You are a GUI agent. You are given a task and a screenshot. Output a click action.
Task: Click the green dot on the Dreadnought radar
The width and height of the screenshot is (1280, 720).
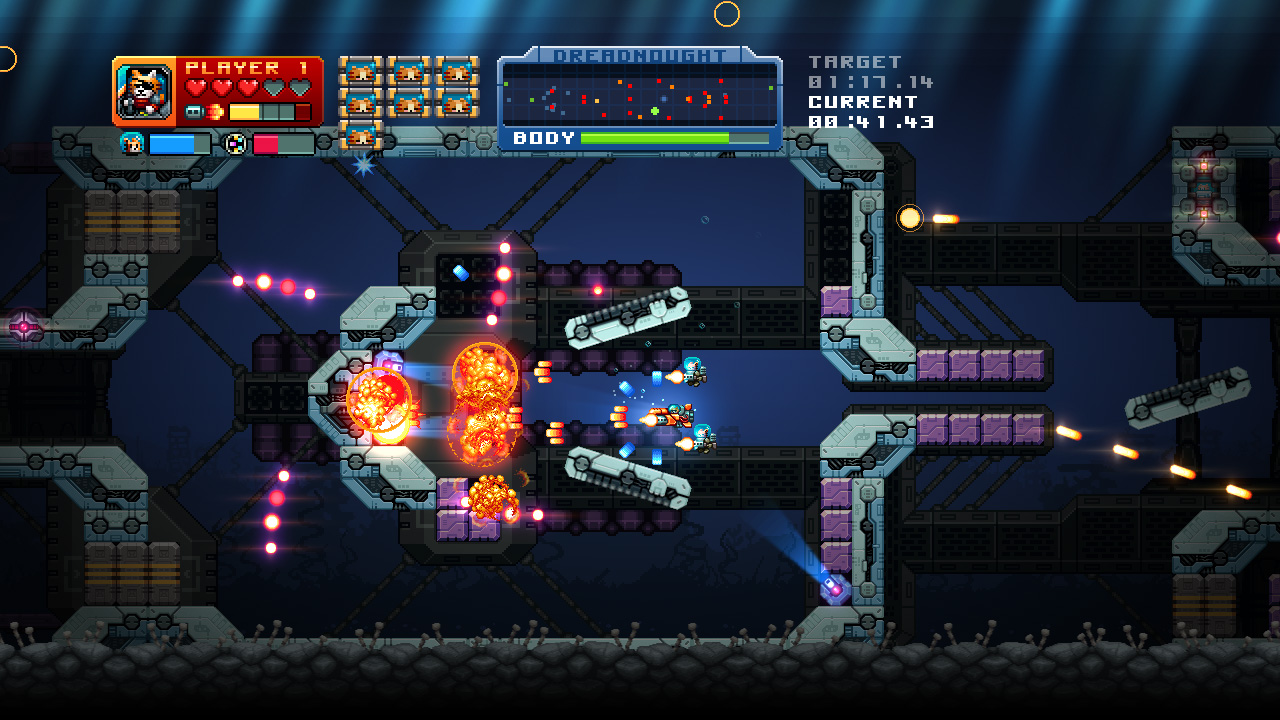[x=655, y=110]
